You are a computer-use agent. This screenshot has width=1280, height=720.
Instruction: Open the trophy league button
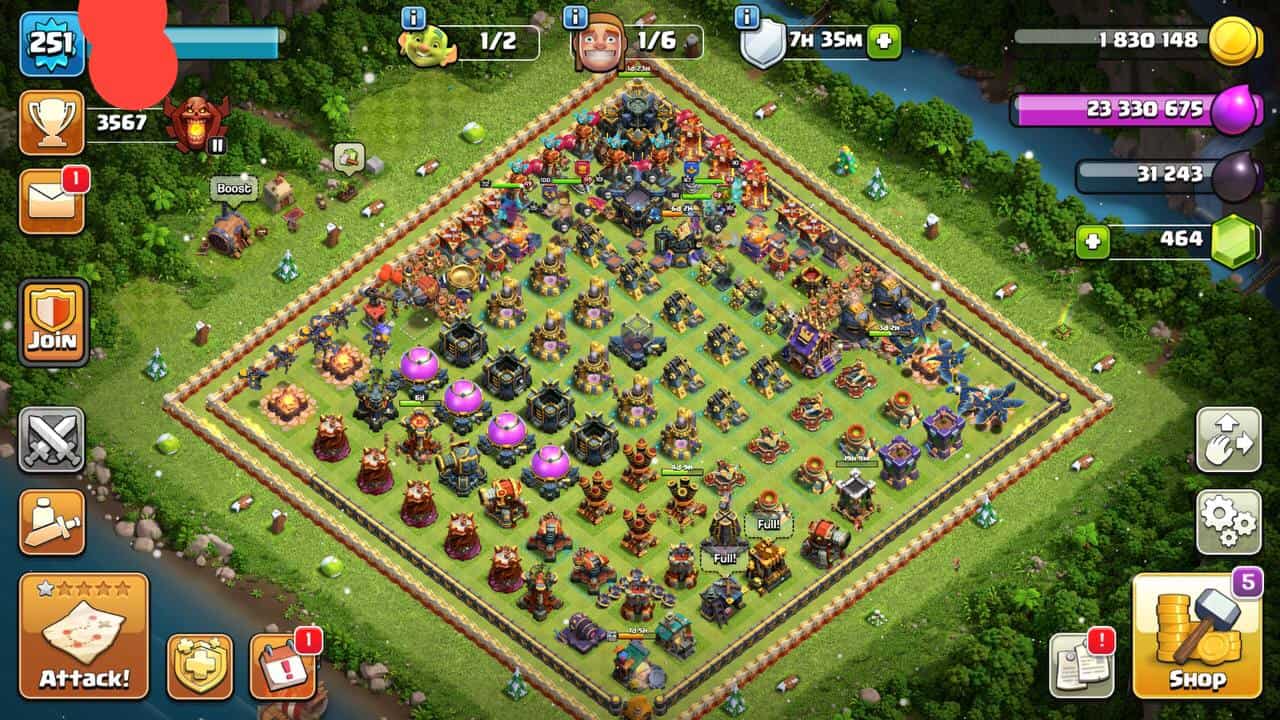pyautogui.click(x=51, y=123)
